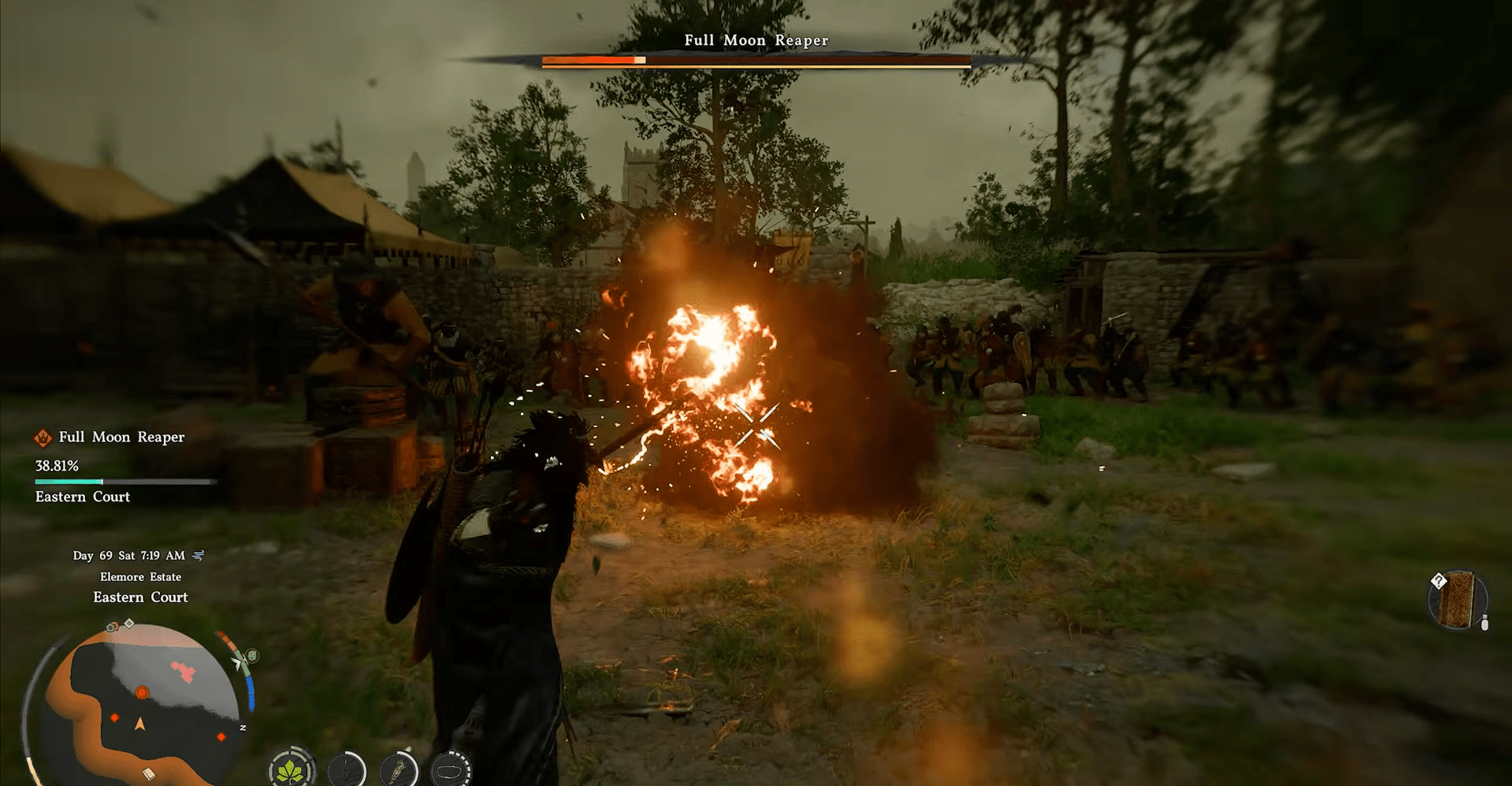Select the sword weapon slot

coord(347,770)
